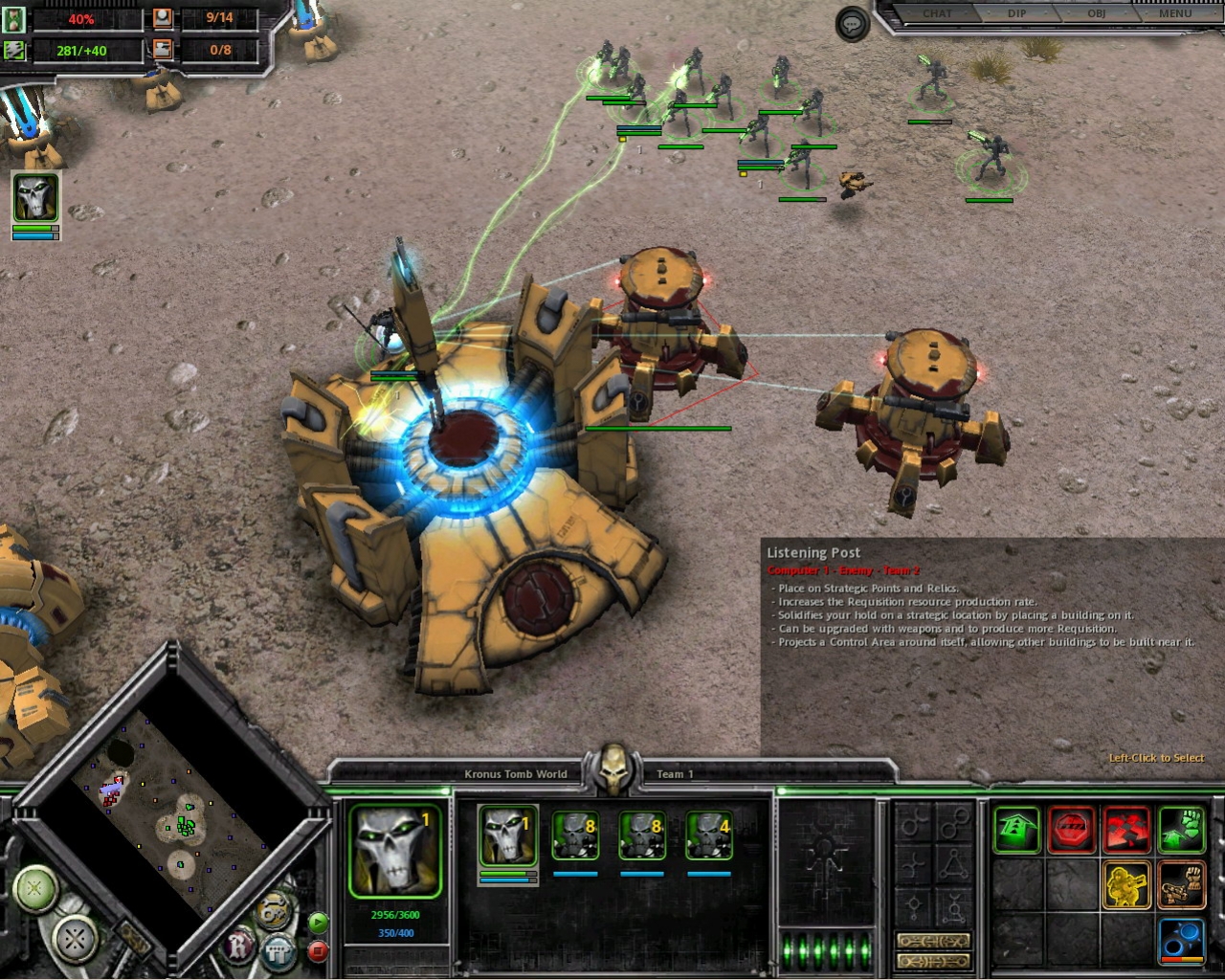Image resolution: width=1225 pixels, height=980 pixels.
Task: Open the DIP diplomacy screen
Action: (x=1016, y=13)
